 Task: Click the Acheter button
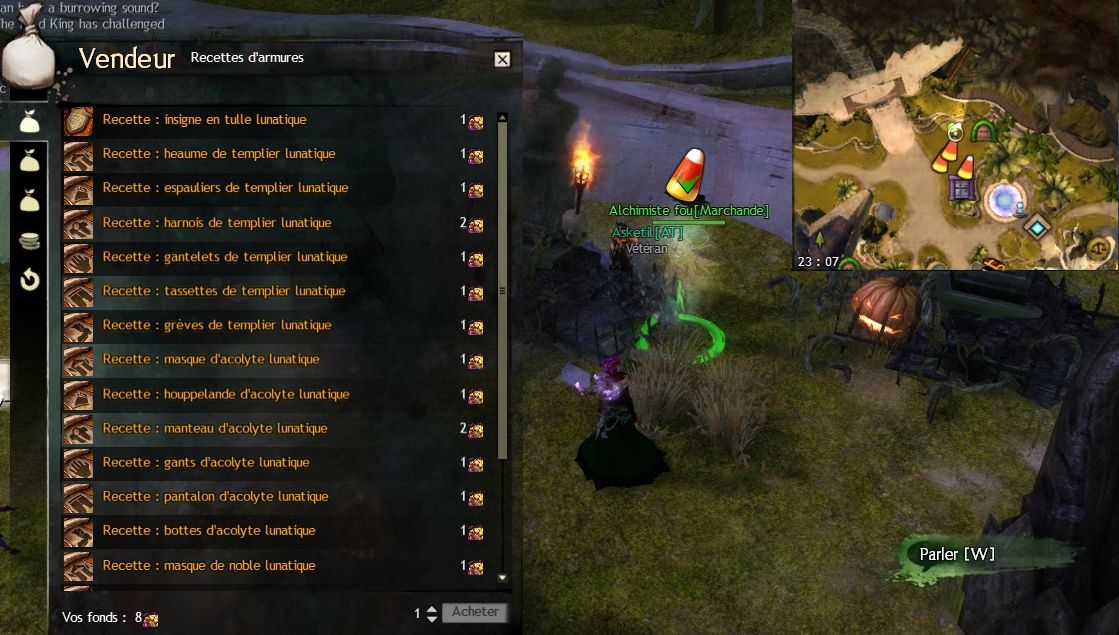[475, 612]
